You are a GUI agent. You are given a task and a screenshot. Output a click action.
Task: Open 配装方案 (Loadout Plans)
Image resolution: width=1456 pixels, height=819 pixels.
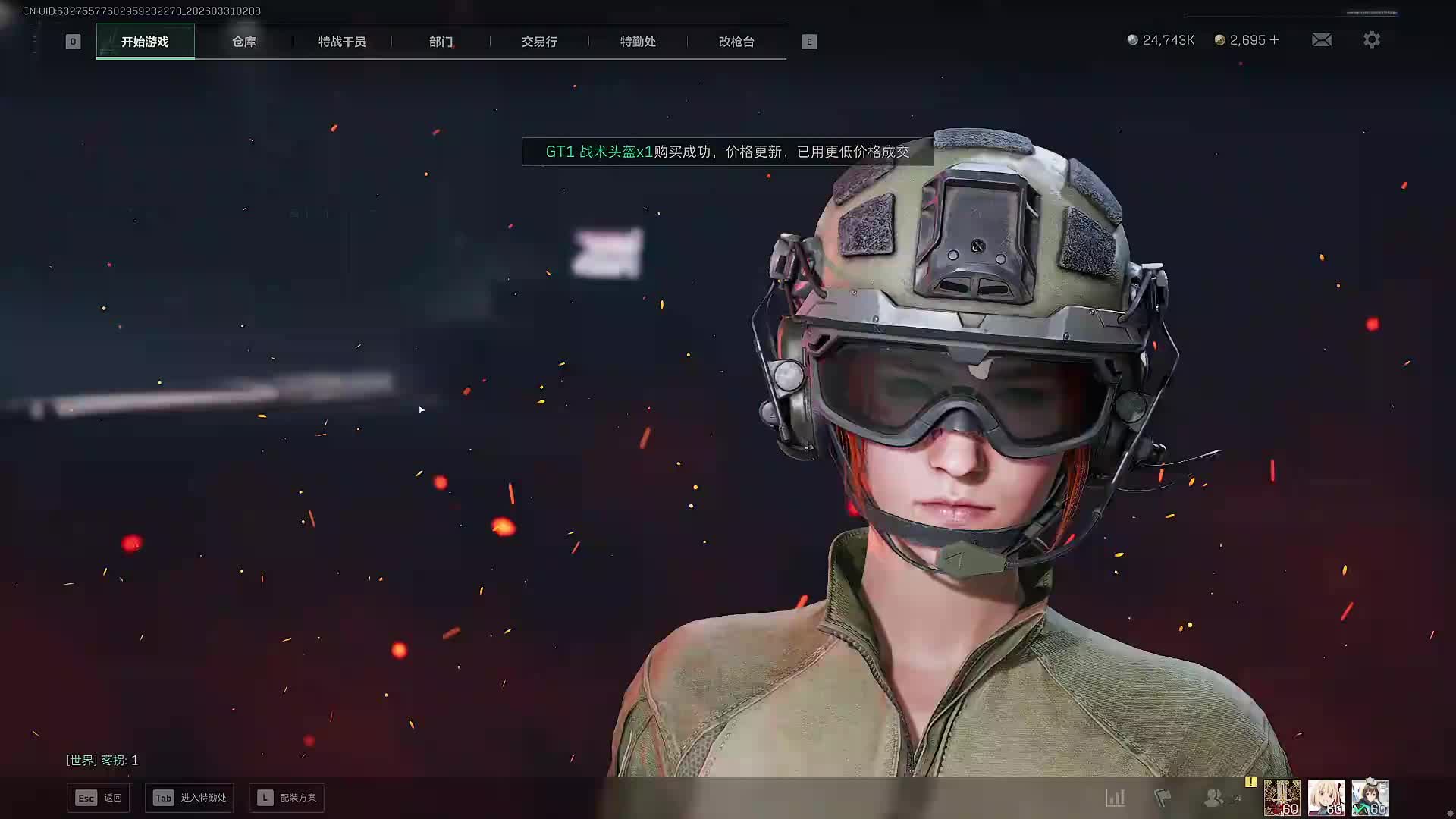287,798
